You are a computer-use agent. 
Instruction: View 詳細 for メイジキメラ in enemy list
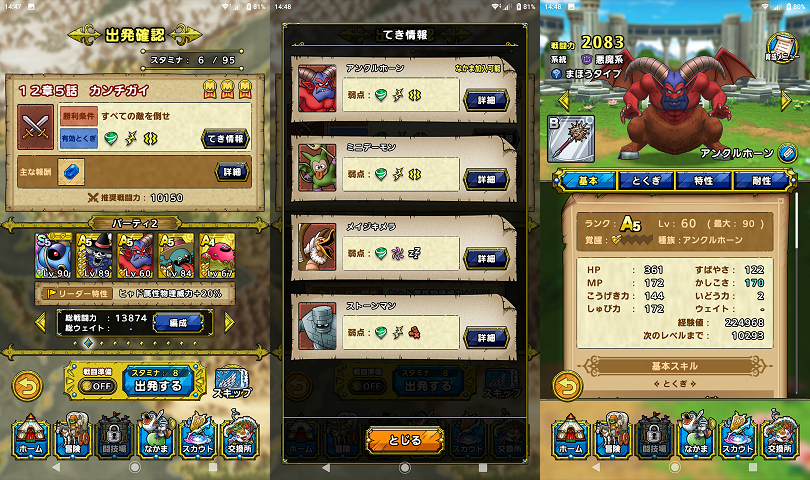click(x=486, y=258)
